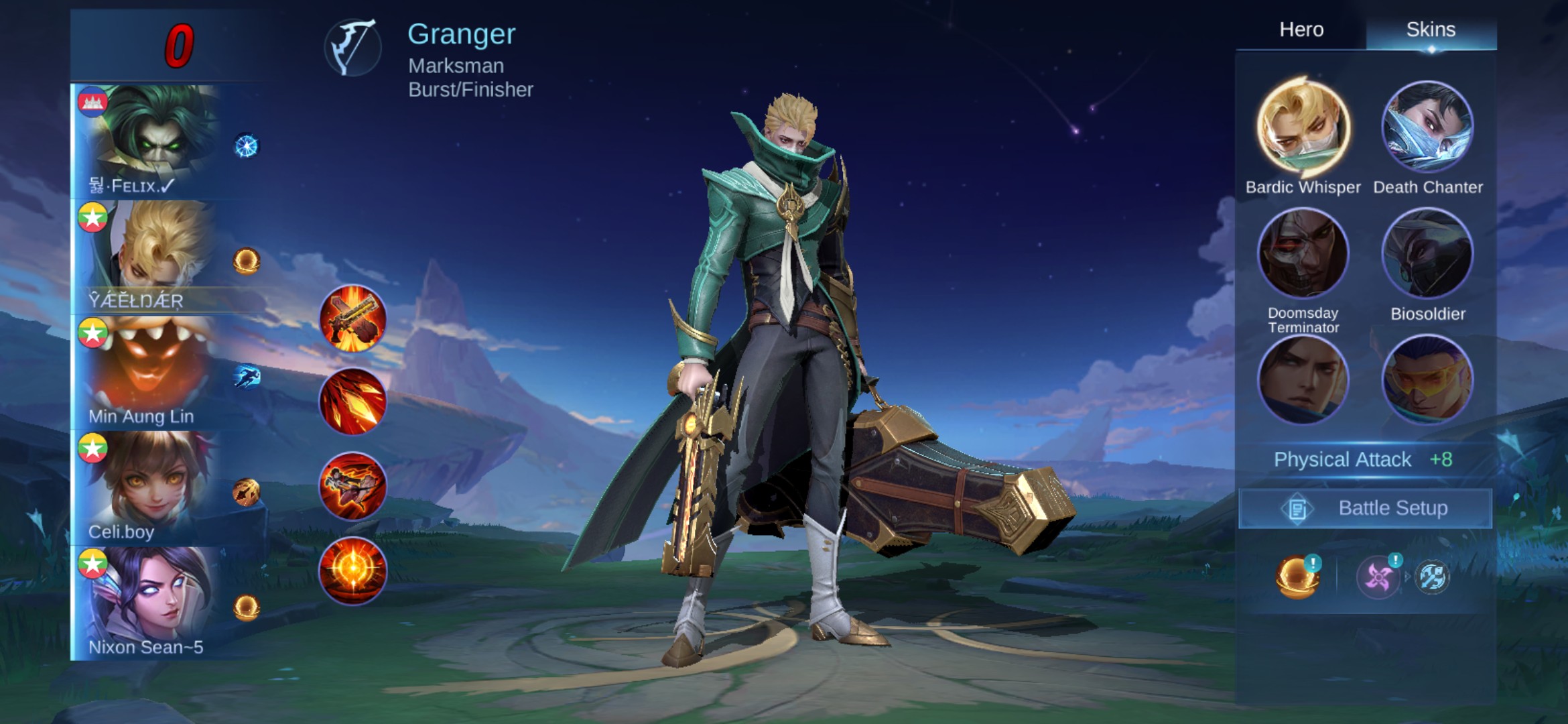Select the yellow-visor skin portrait
The width and height of the screenshot is (1568, 724).
(x=1427, y=379)
